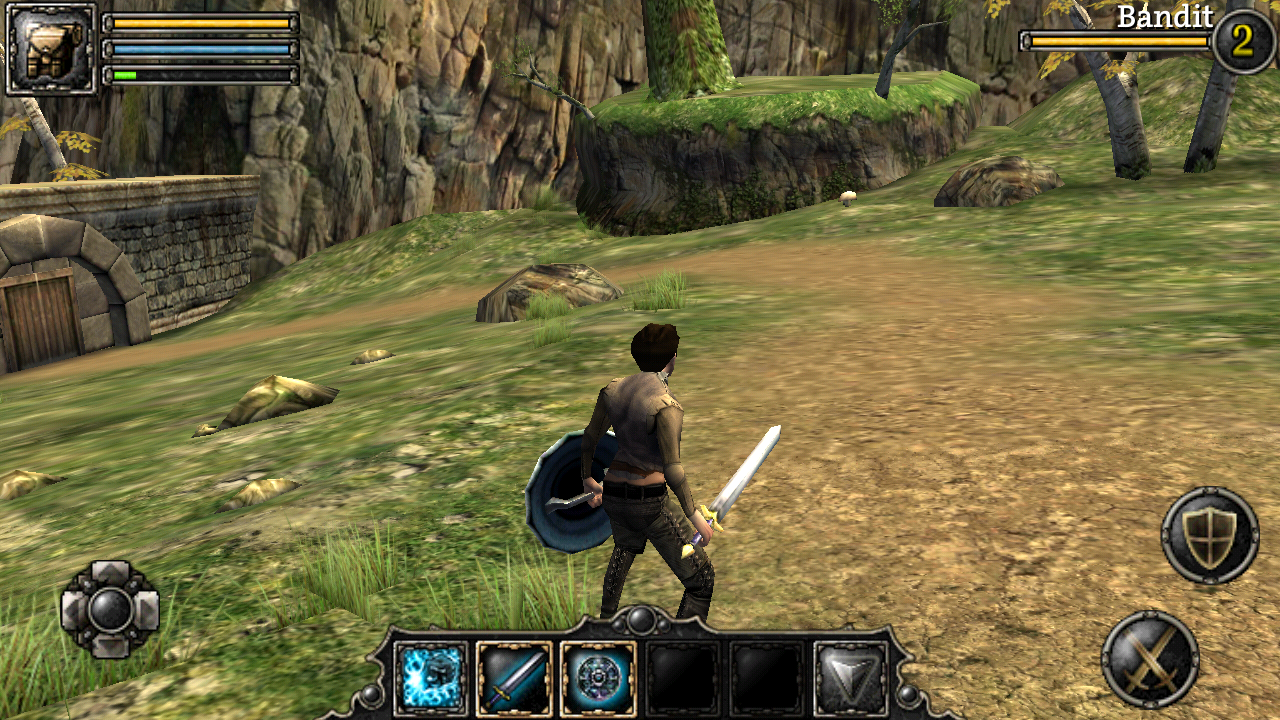The width and height of the screenshot is (1280, 720).
Task: Select the sword hotbar slot
Action: (514, 679)
